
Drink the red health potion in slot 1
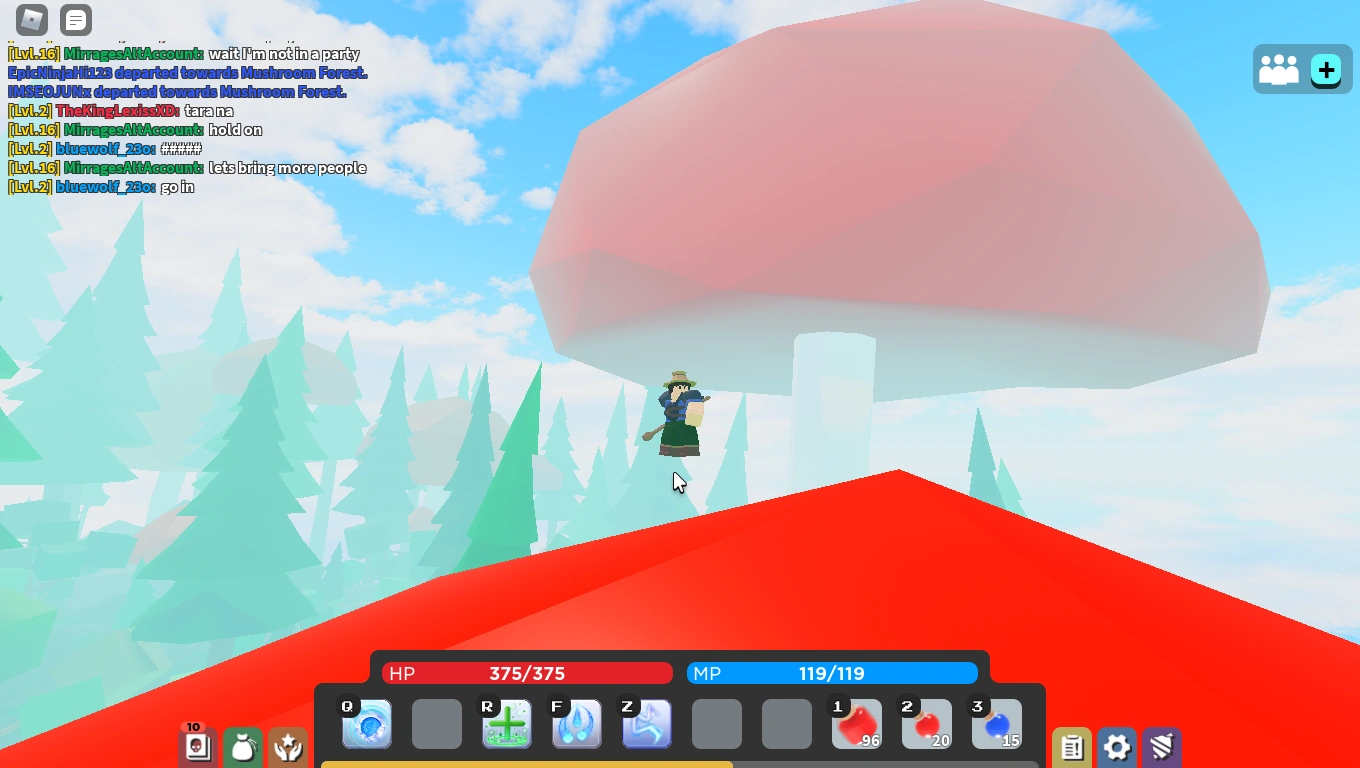point(857,723)
